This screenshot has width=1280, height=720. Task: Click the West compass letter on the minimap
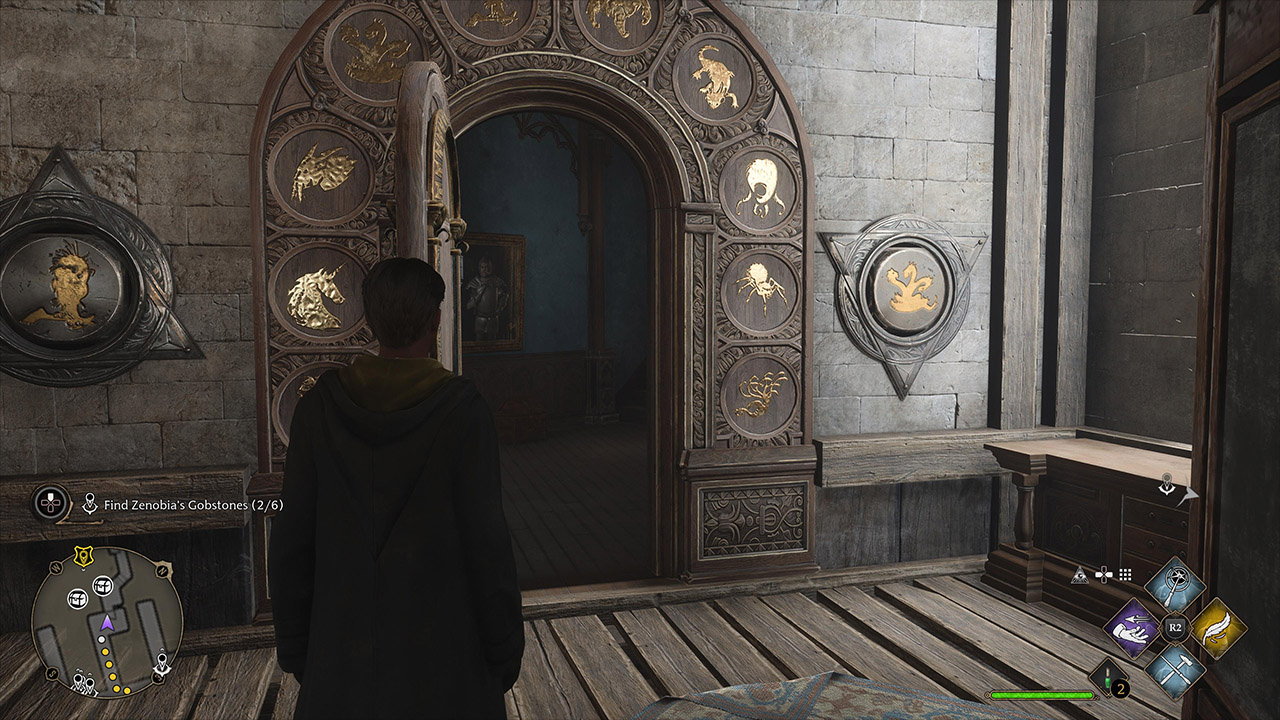coord(55,567)
